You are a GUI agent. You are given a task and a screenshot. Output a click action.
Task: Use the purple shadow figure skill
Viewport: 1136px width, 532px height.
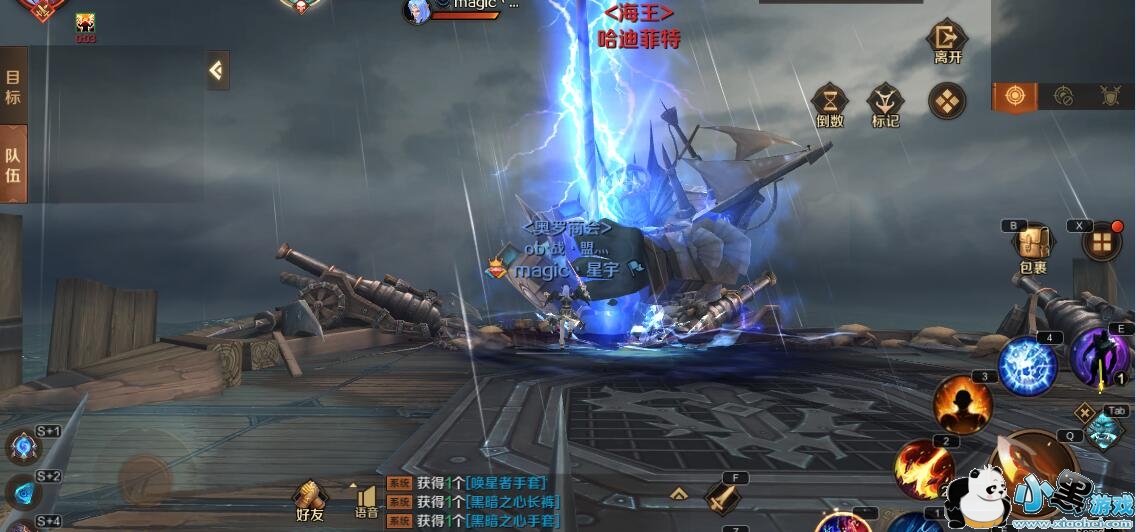point(1099,358)
